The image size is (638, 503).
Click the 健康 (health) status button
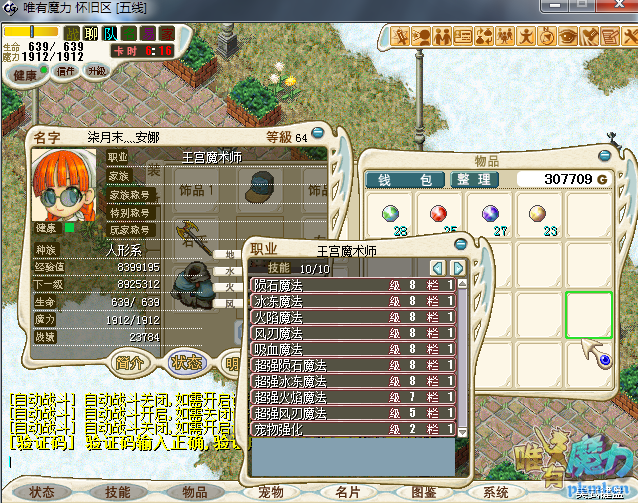point(27,75)
